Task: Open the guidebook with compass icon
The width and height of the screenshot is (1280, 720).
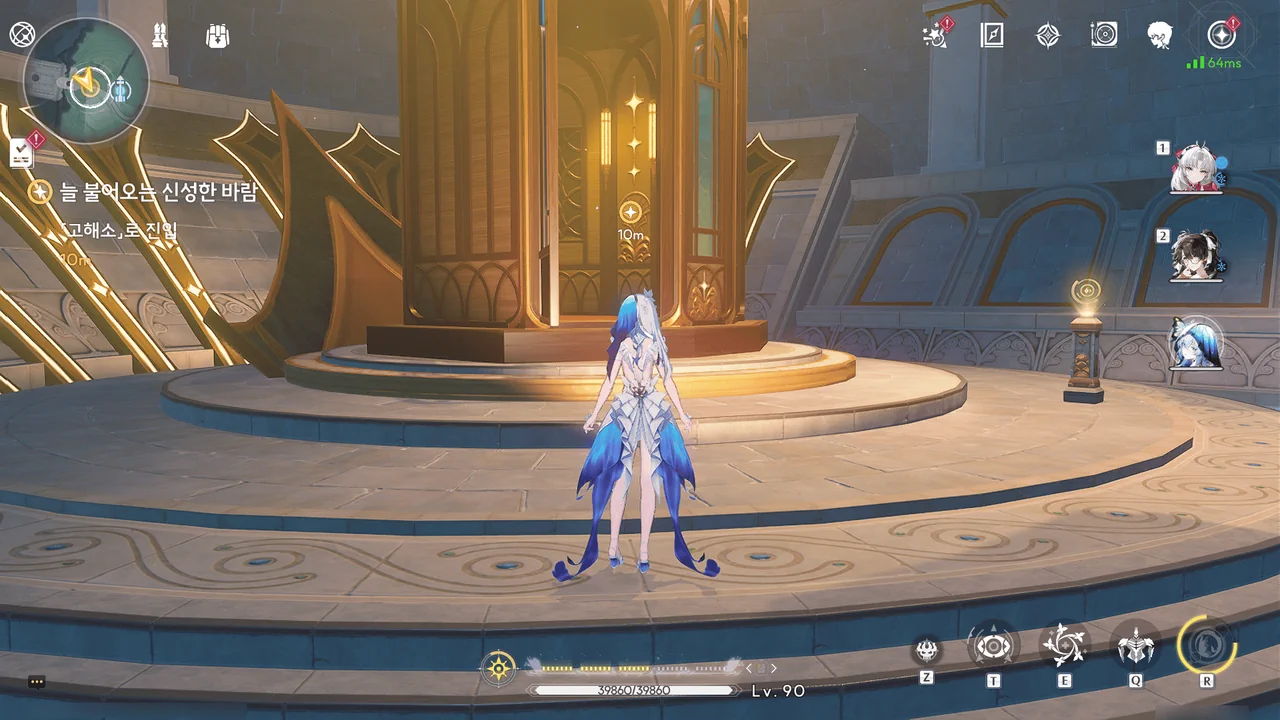Action: 991,36
